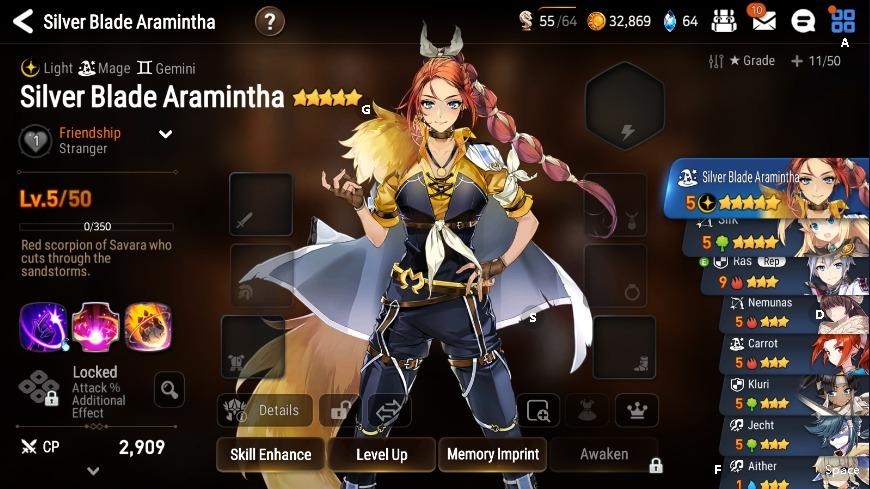Screen dimensions: 870x489
Task: Select Carrot from the hero list
Action: click(795, 352)
